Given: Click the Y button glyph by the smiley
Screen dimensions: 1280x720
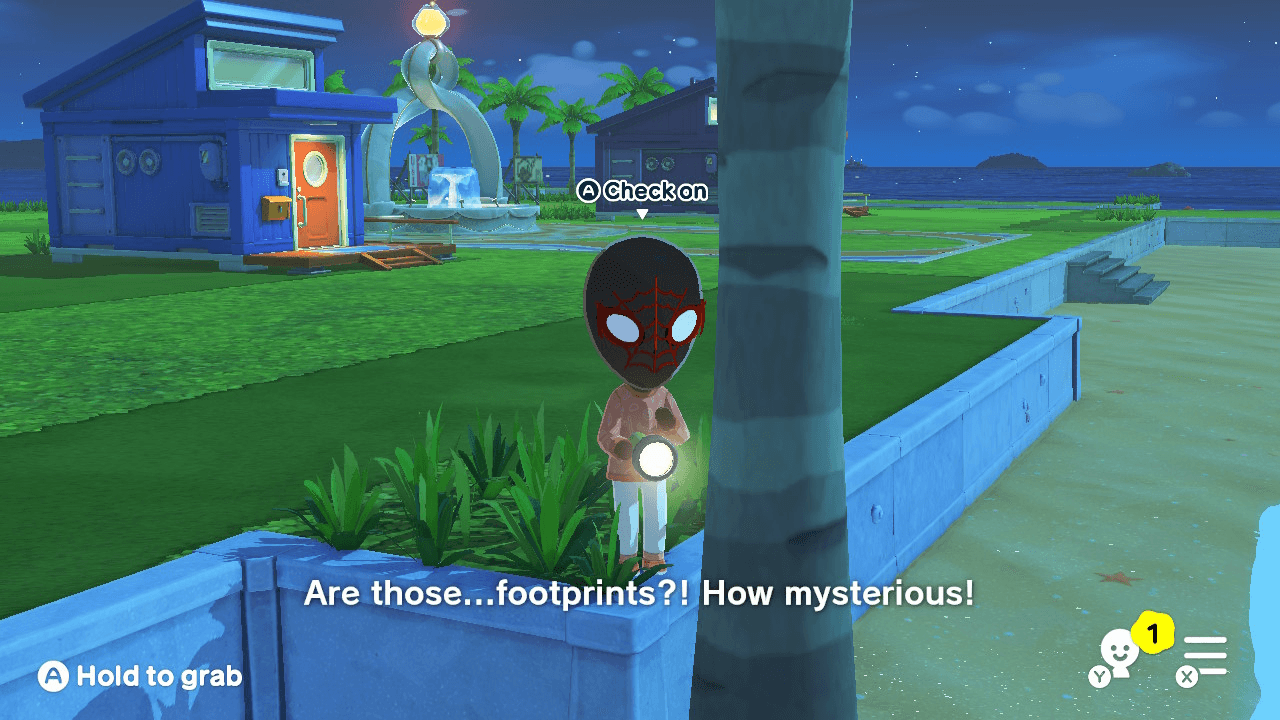Looking at the screenshot, I should click(1101, 677).
